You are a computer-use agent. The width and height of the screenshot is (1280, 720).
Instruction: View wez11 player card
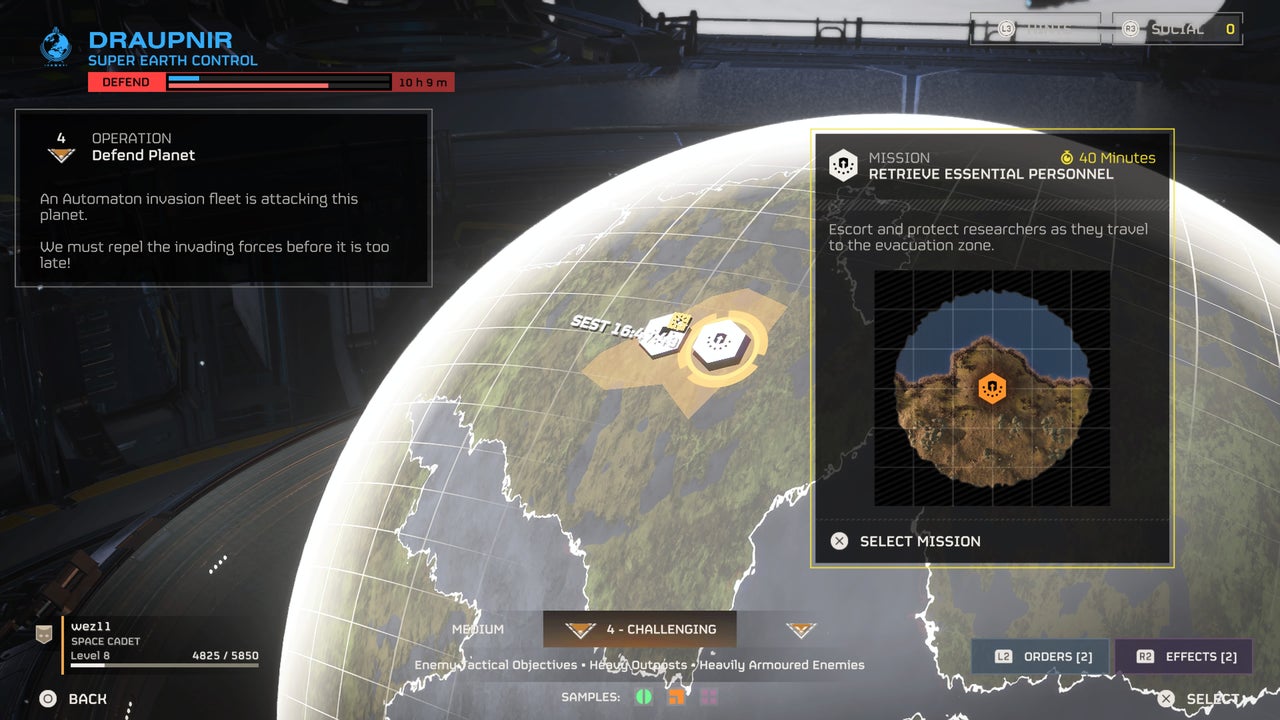pyautogui.click(x=150, y=642)
